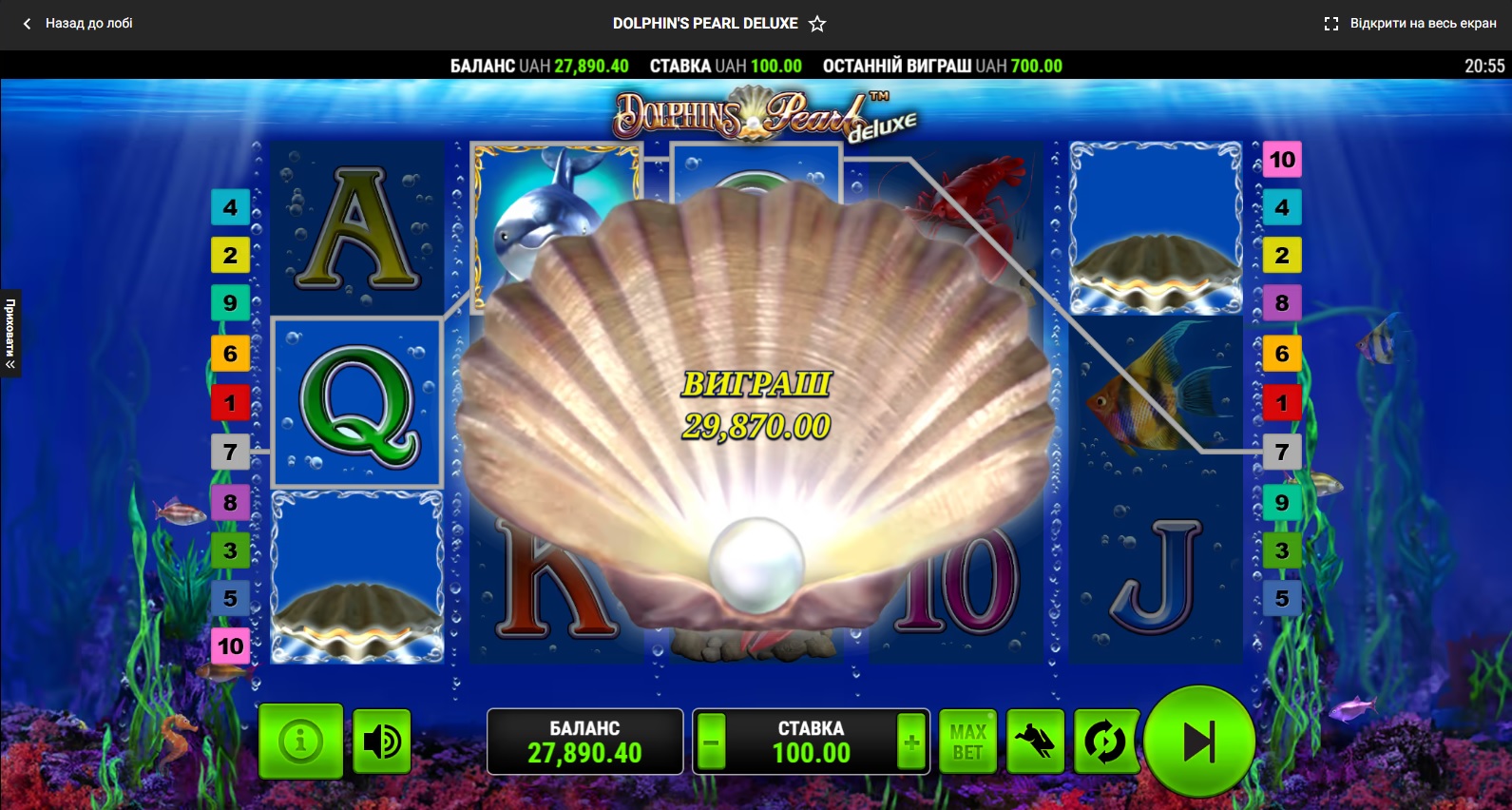Collapse the side panel tab
Image resolution: width=1512 pixels, height=810 pixels.
pos(10,333)
